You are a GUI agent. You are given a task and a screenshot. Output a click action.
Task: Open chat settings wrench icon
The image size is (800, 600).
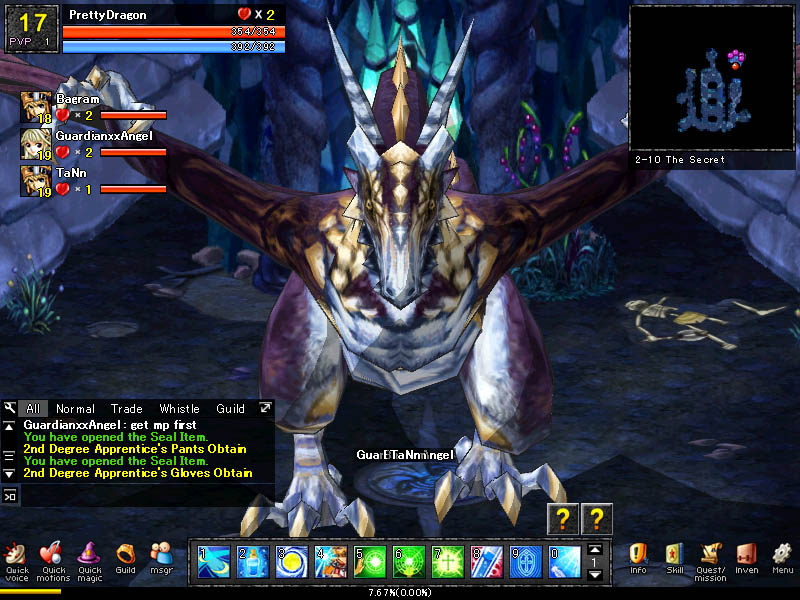point(10,408)
